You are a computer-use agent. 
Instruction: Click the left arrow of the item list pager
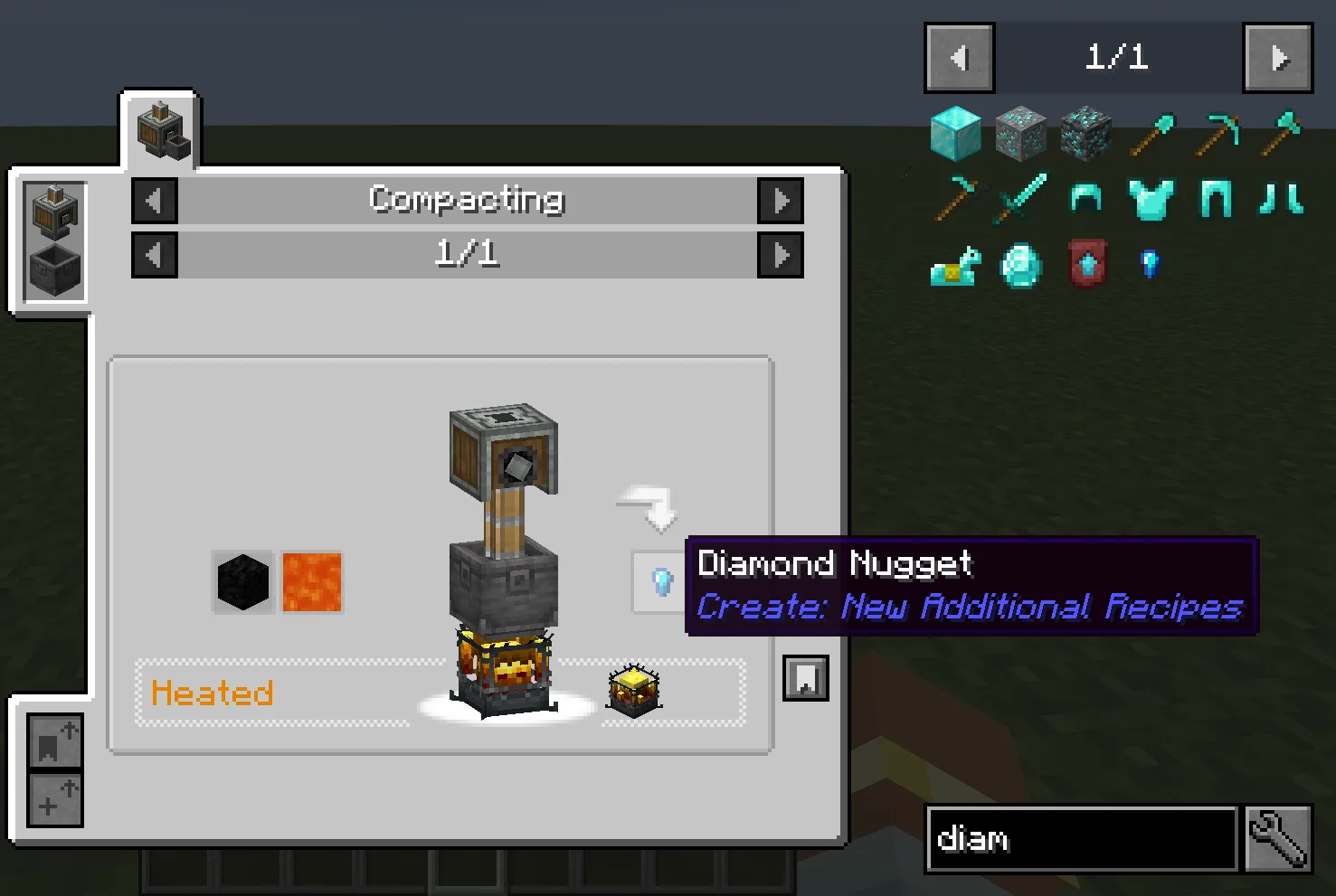[x=959, y=57]
